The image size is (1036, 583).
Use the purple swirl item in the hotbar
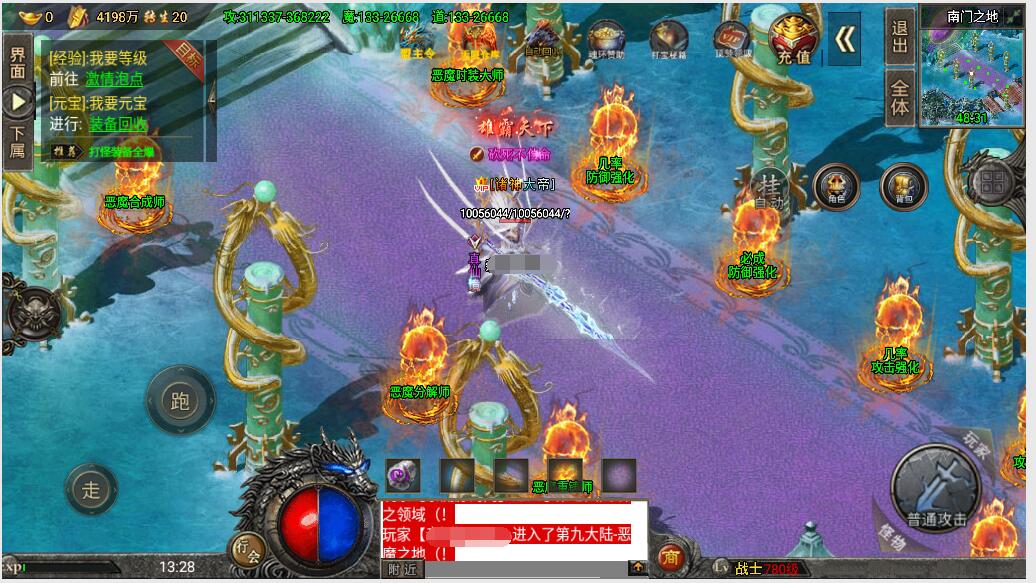pyautogui.click(x=402, y=475)
